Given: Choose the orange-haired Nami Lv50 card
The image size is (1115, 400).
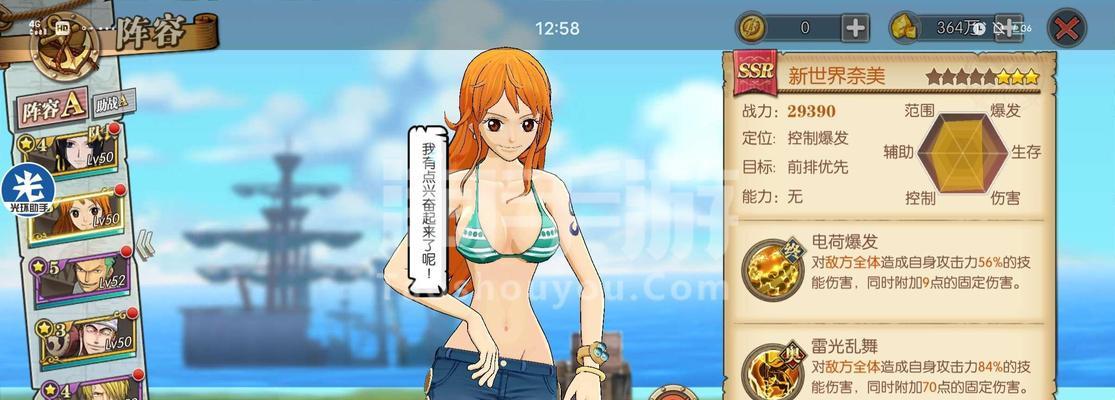Looking at the screenshot, I should click(80, 213).
